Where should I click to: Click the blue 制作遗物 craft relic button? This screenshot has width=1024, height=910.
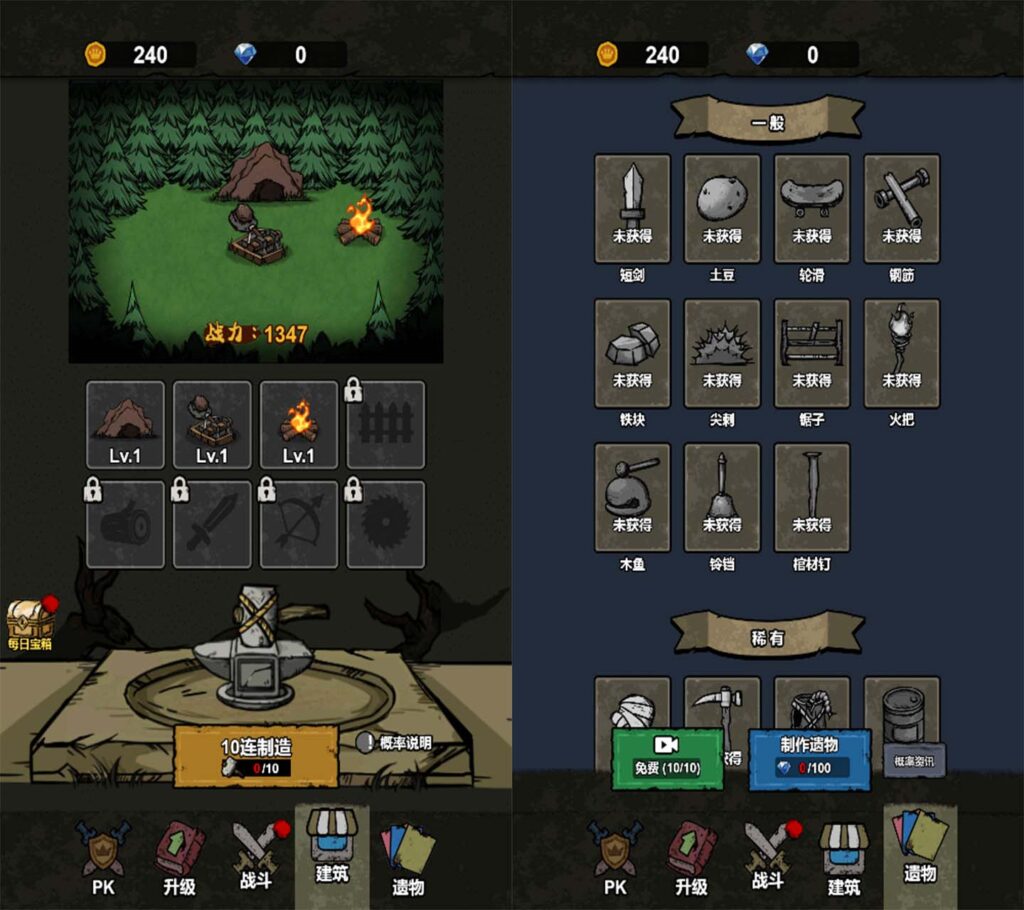(x=809, y=757)
